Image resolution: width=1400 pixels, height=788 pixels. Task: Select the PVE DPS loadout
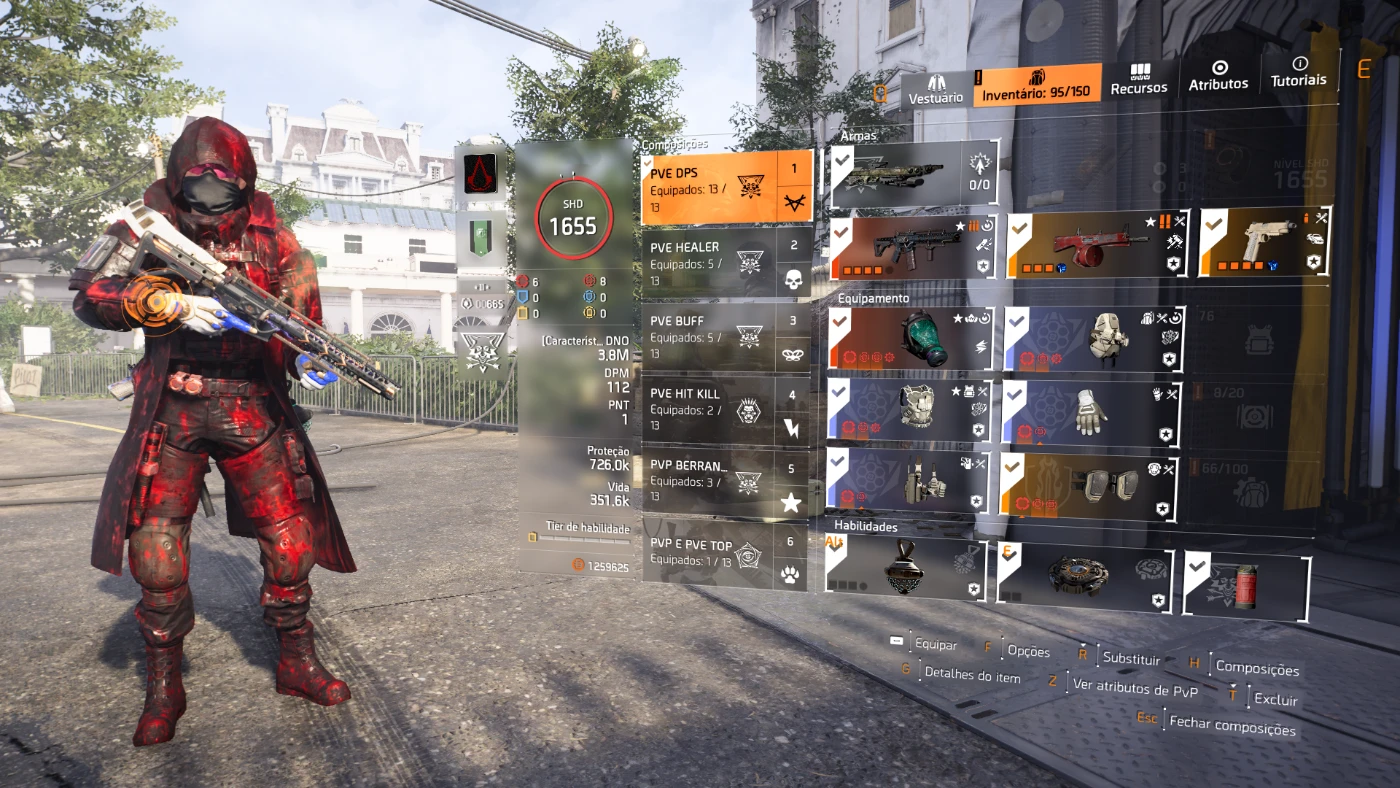tap(711, 187)
